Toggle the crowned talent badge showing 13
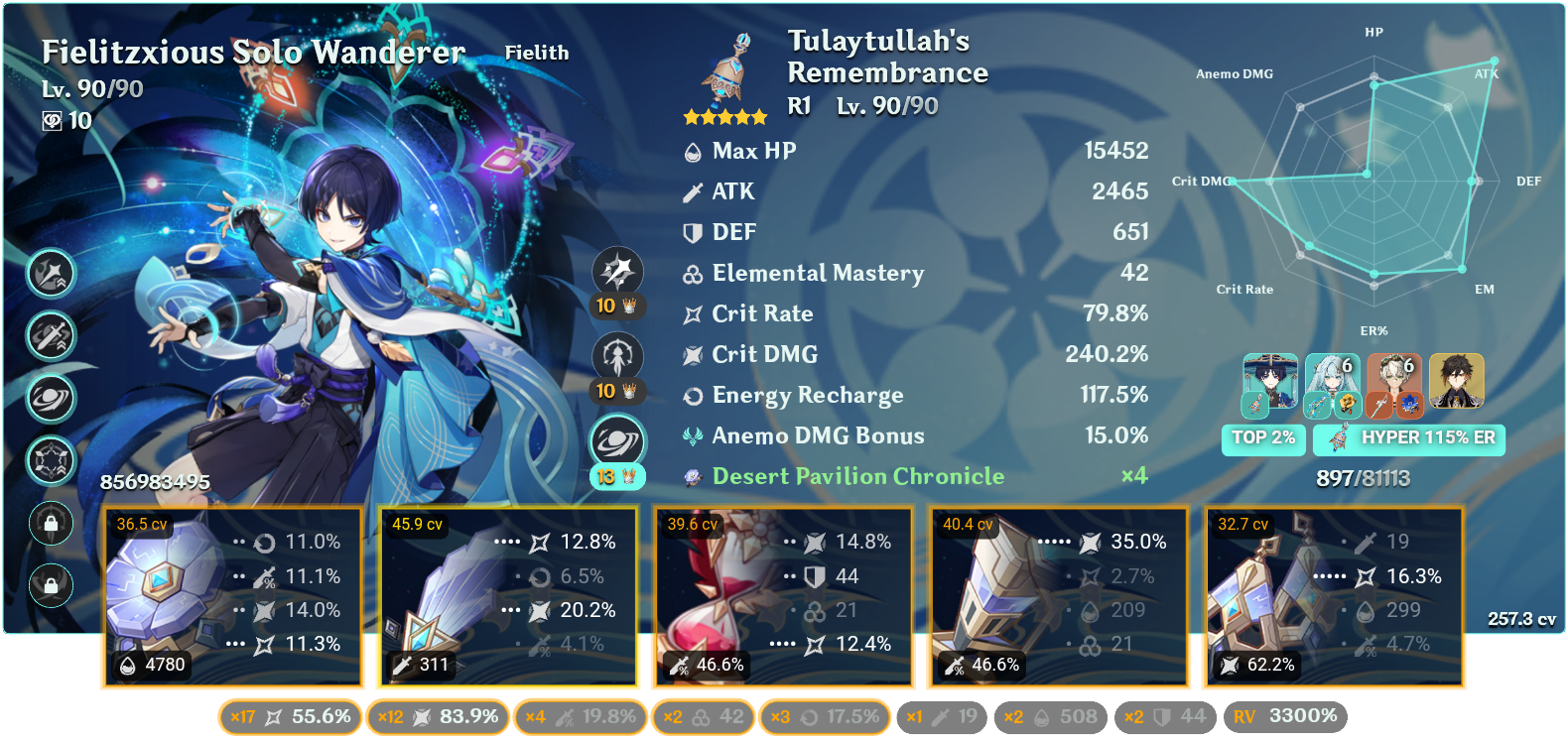1568x741 pixels. tap(615, 476)
